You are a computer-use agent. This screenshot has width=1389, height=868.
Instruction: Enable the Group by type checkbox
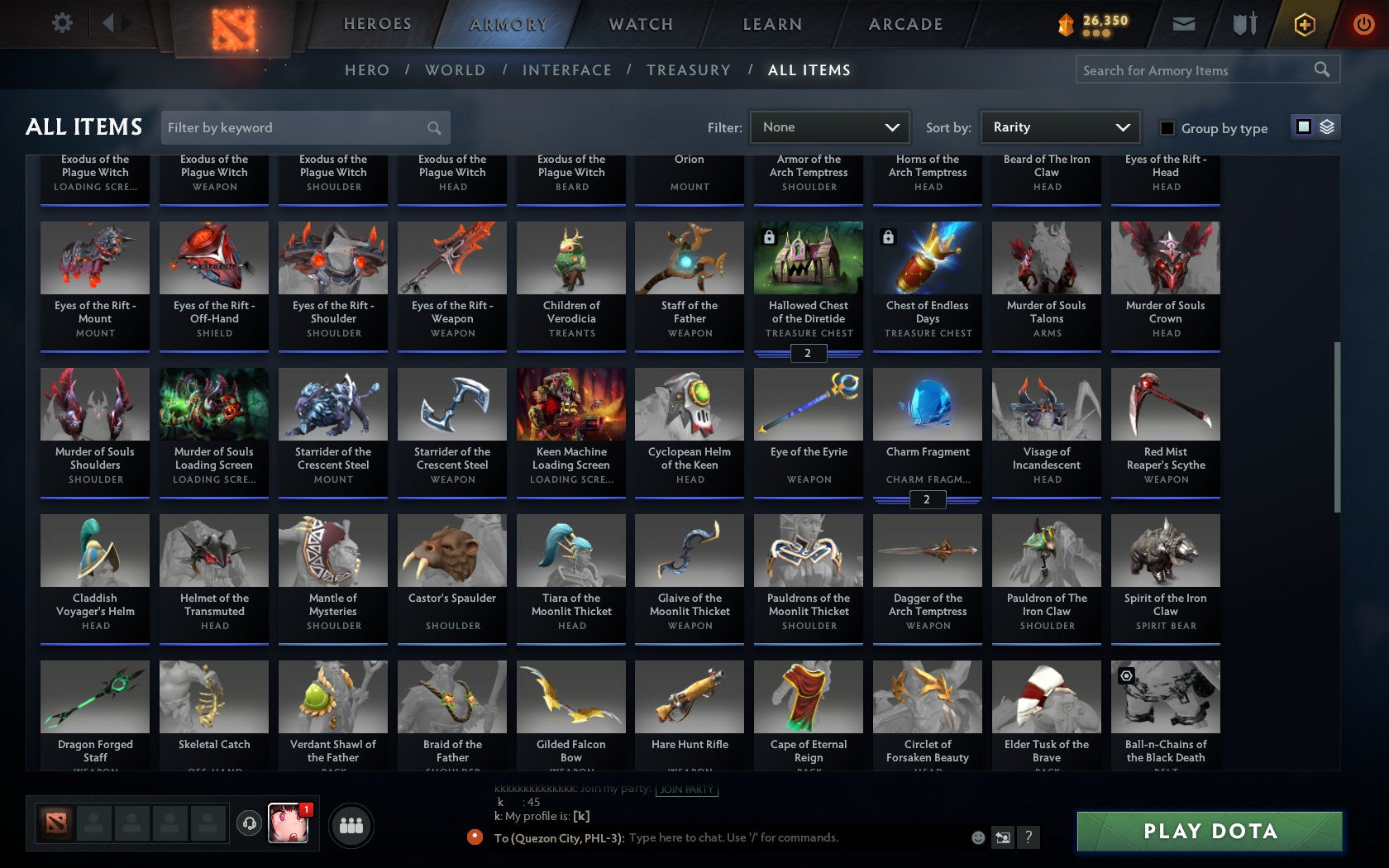[x=1167, y=129]
